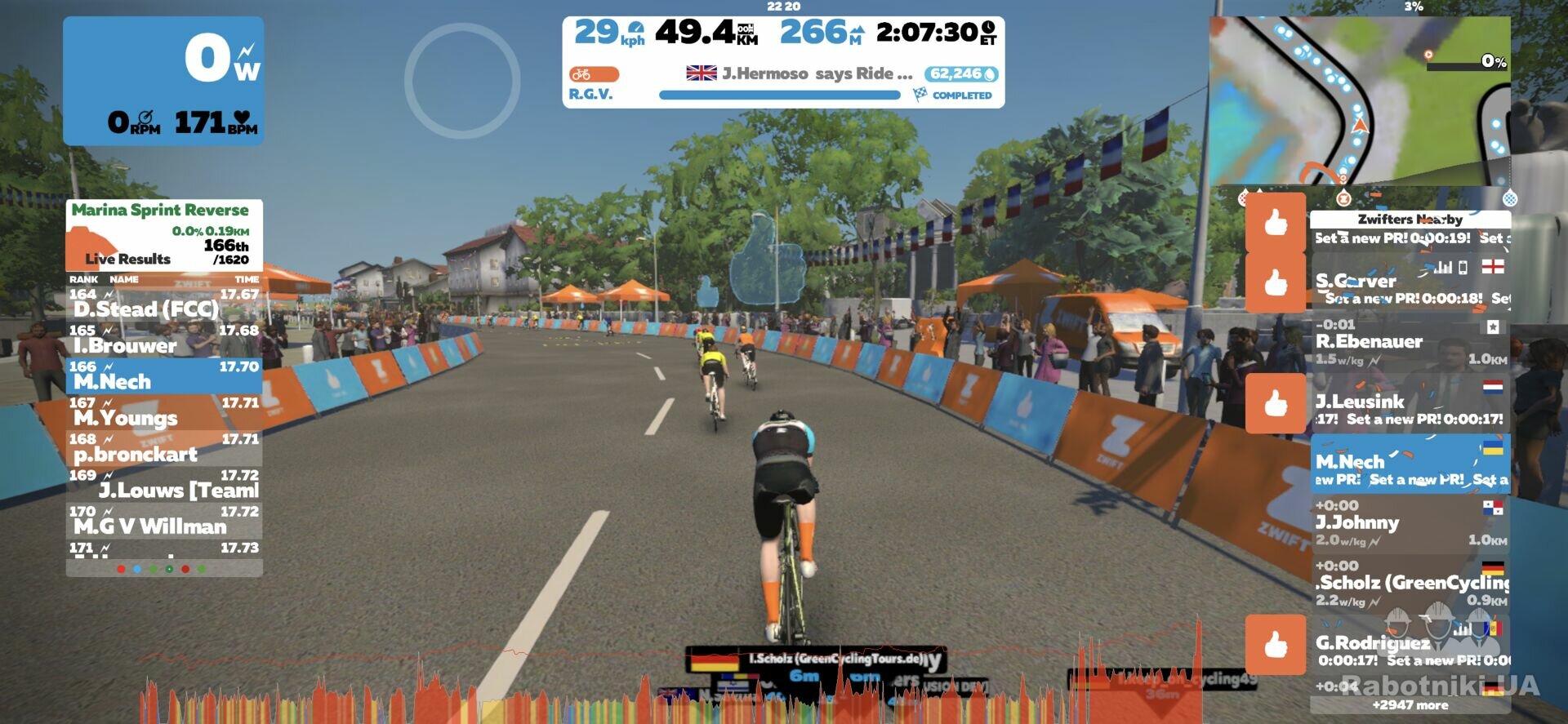The image size is (1568, 724).
Task: Tap the empty power-up ring
Action: point(462,80)
